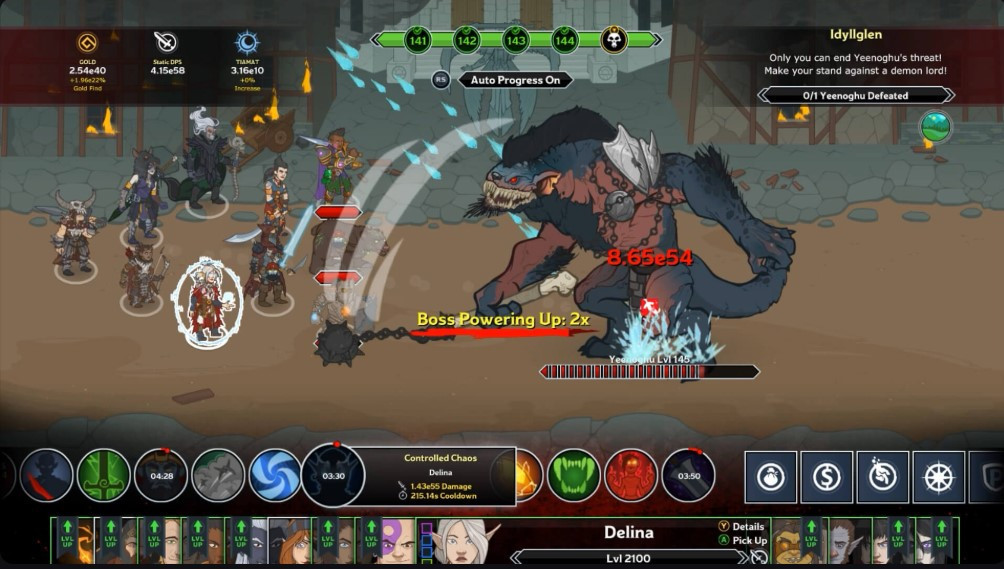Trigger the red demon ability
The width and height of the screenshot is (1004, 569).
(631, 475)
